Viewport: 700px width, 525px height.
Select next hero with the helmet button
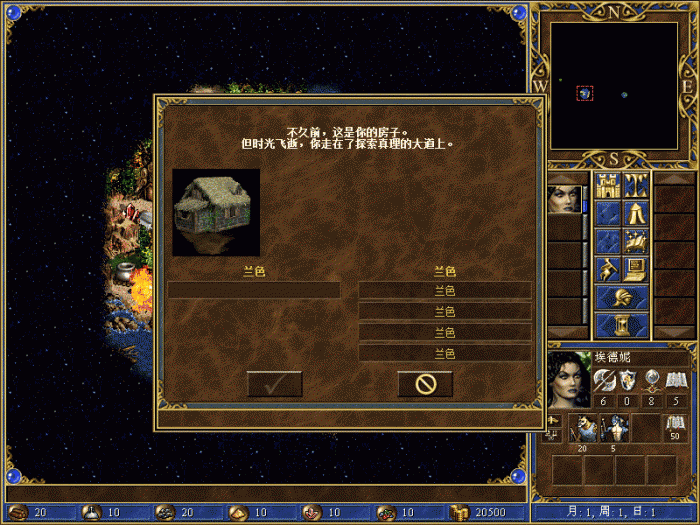pyautogui.click(x=622, y=297)
